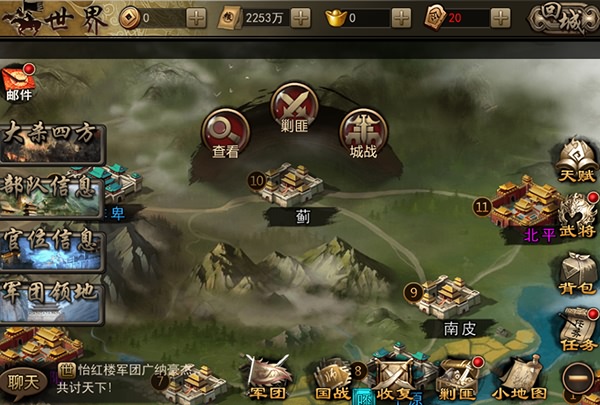Open 官位信息 rank information
600x405 pixels.
52,244
